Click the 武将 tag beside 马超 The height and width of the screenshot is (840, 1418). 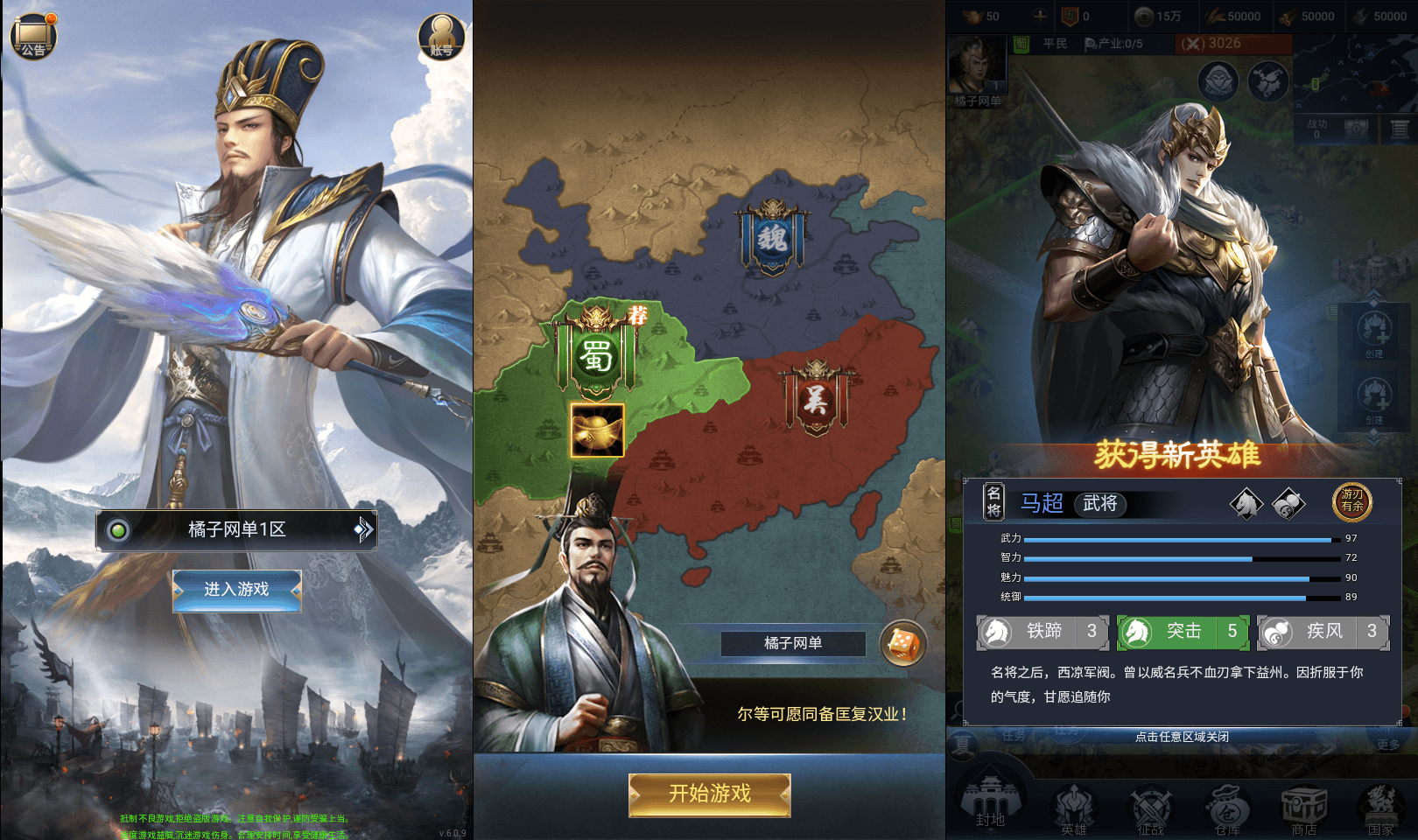click(1100, 505)
